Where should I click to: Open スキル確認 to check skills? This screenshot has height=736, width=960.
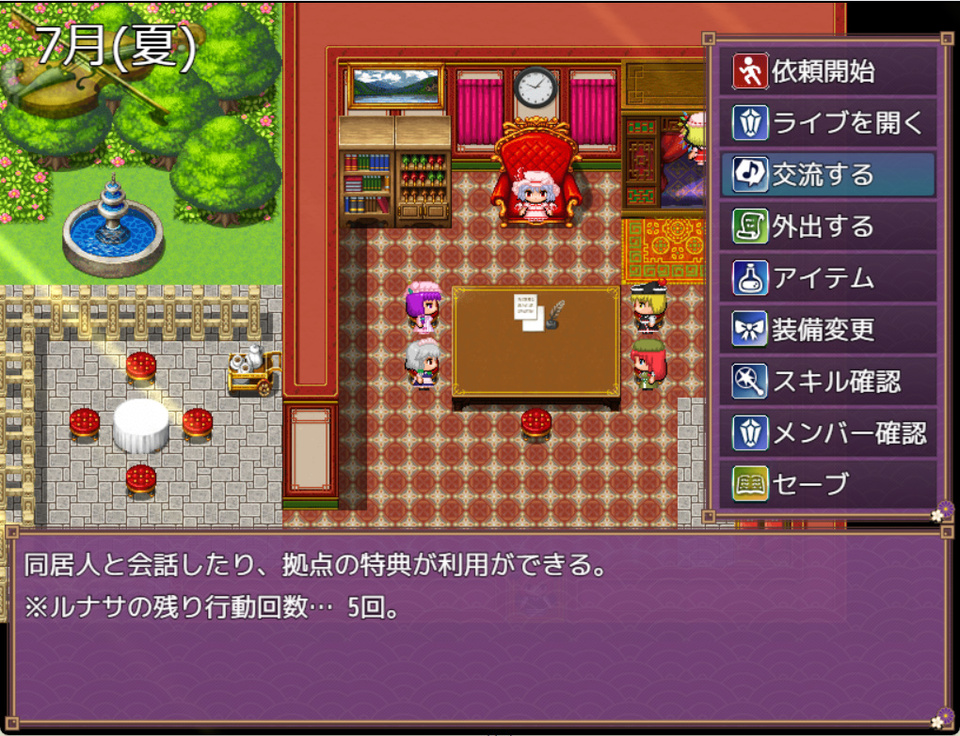[827, 381]
